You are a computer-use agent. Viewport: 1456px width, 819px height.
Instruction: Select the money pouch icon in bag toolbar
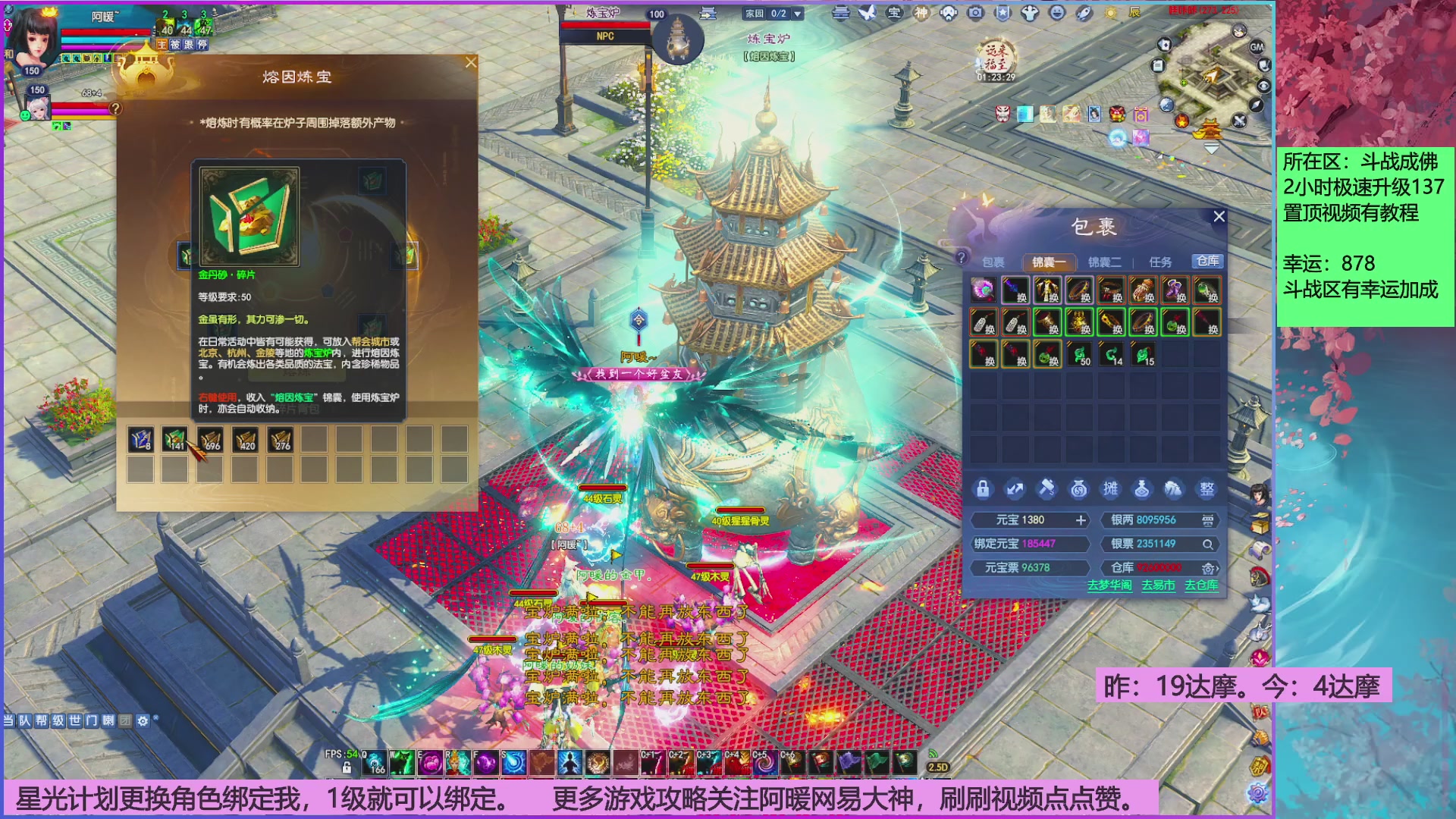pos(1079,489)
